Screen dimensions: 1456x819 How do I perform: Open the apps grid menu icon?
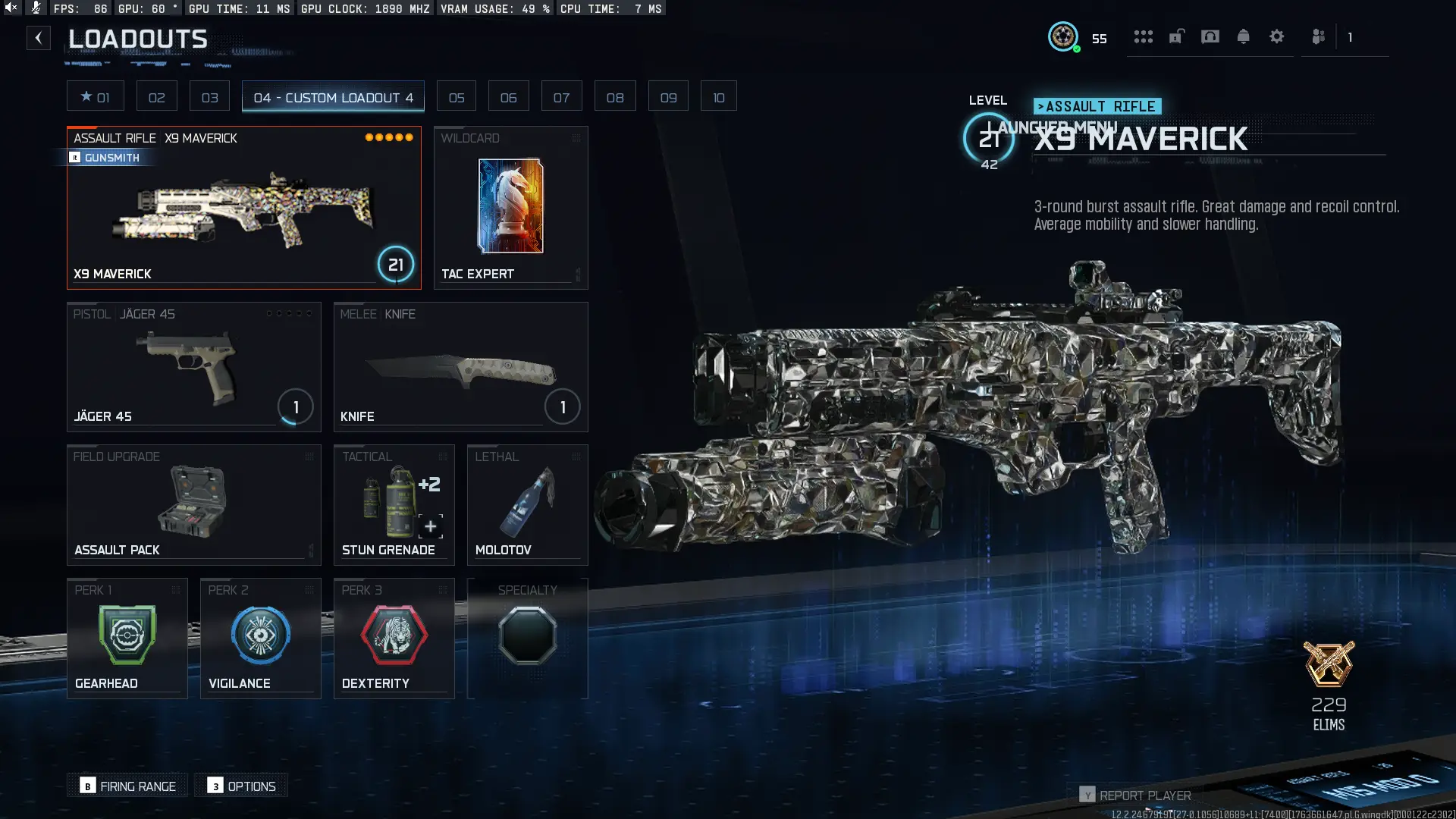click(x=1144, y=36)
